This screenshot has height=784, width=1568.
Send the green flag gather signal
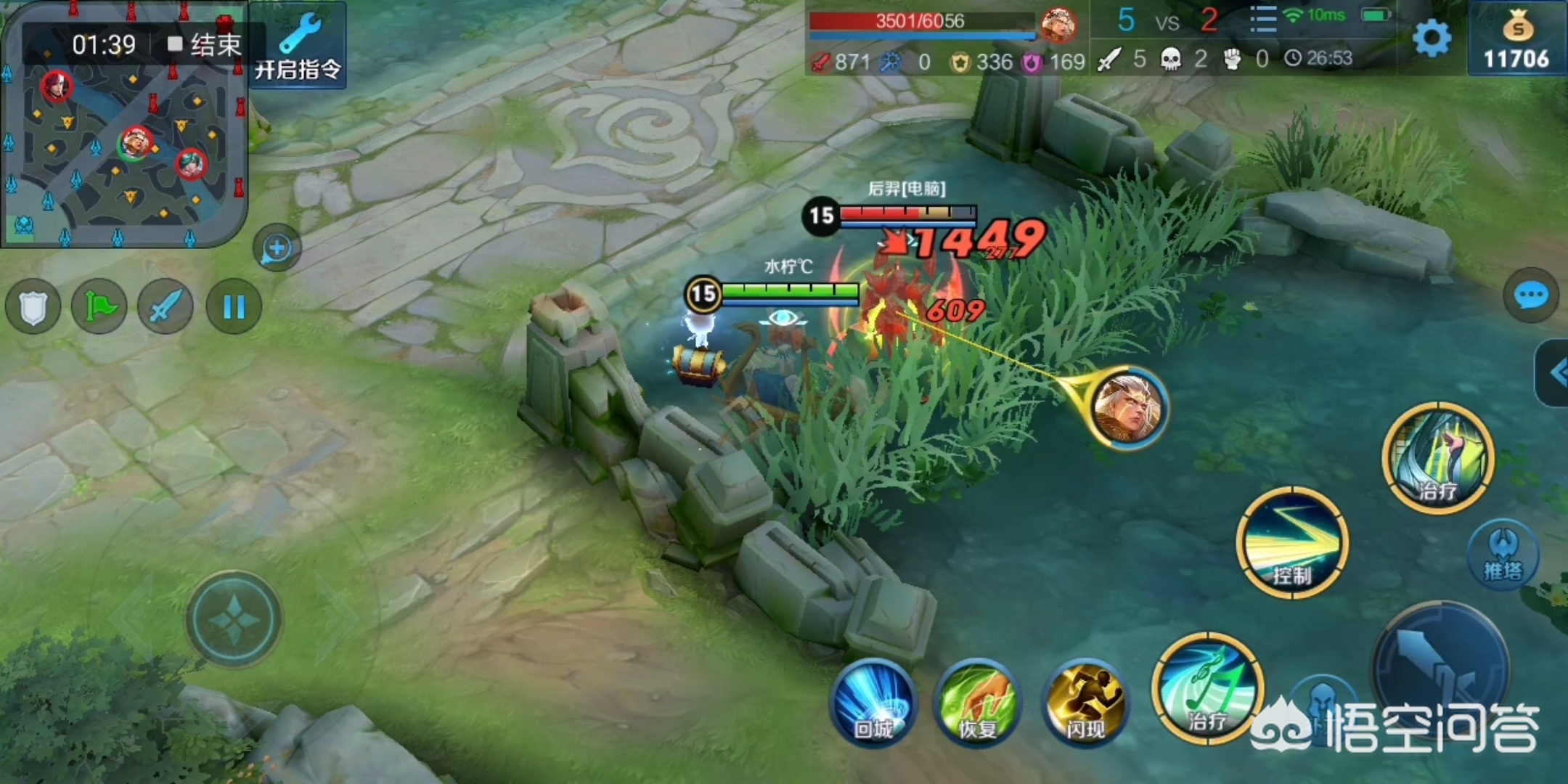(99, 307)
